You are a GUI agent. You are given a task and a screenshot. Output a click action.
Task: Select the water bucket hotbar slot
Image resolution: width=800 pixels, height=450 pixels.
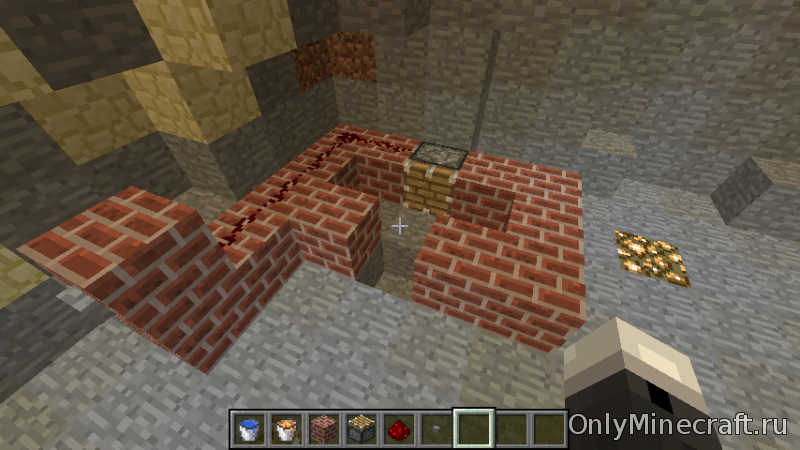point(249,429)
